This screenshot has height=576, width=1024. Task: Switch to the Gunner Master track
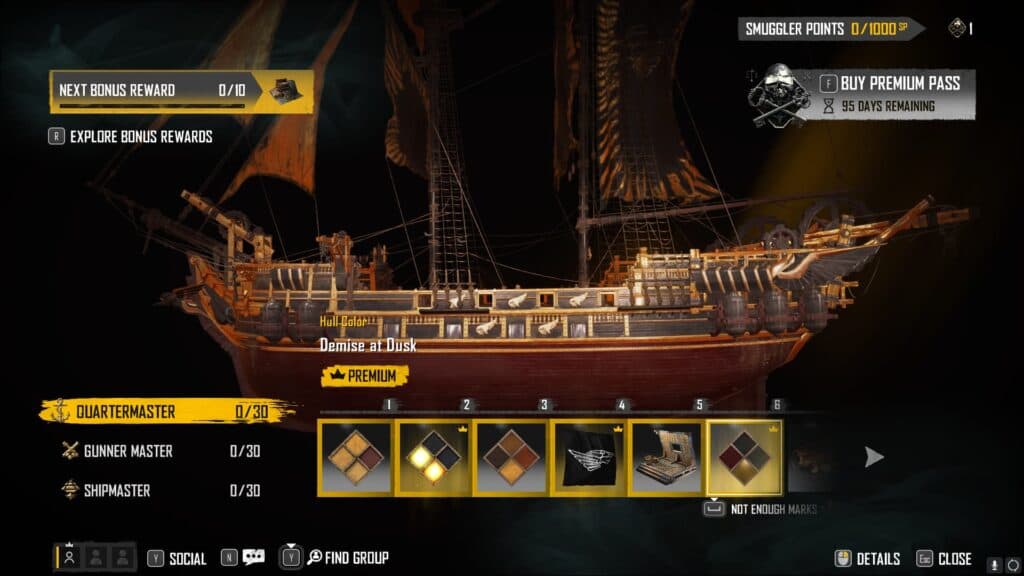160,451
